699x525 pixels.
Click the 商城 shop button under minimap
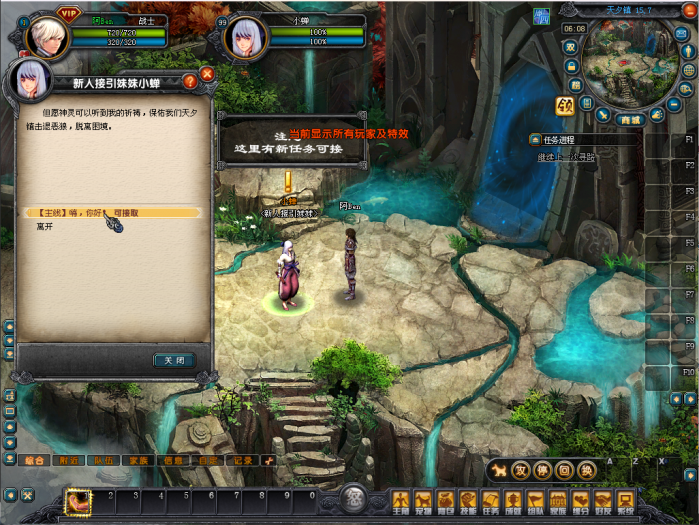tap(629, 119)
